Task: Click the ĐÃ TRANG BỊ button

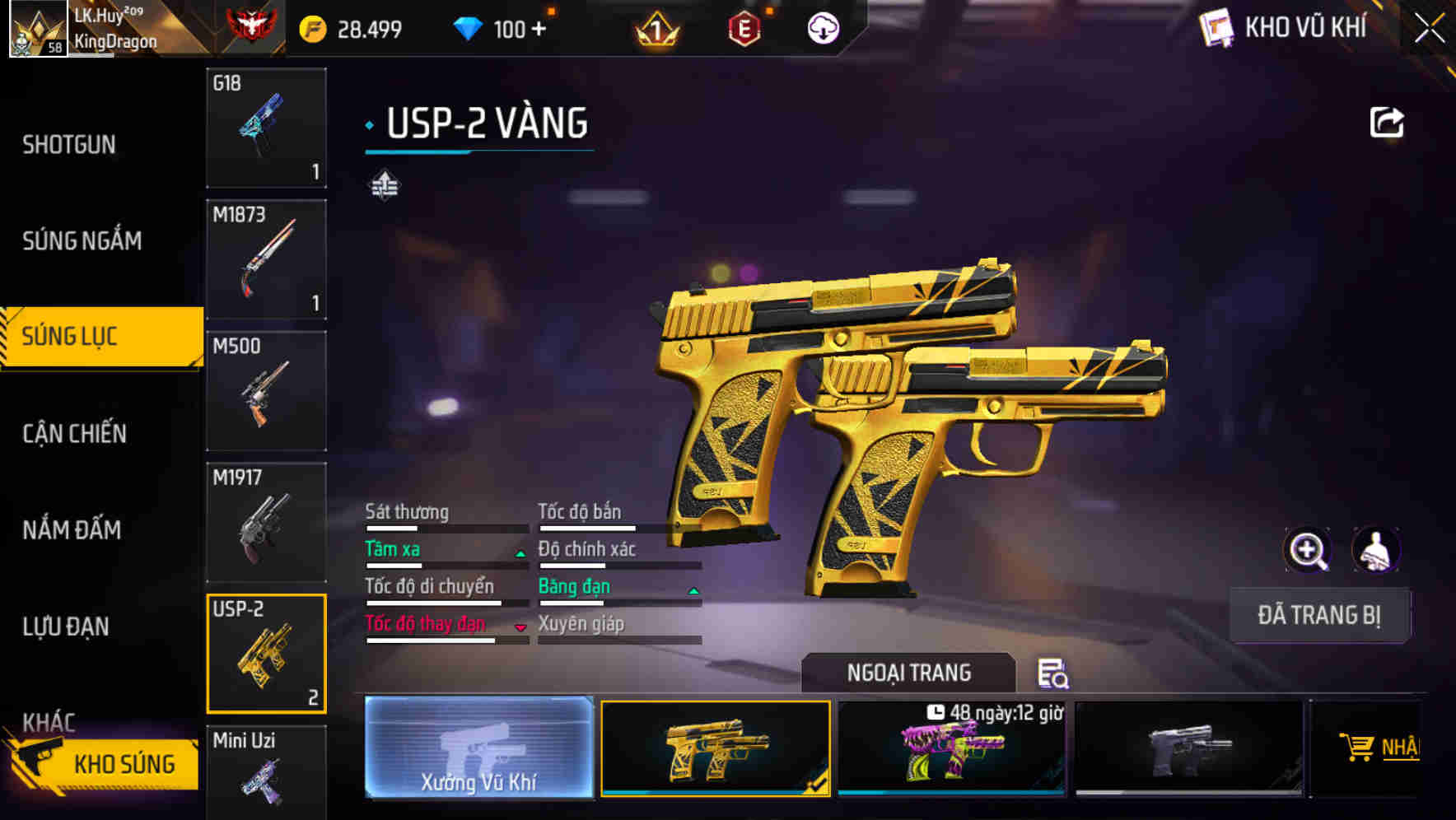Action: pyautogui.click(x=1319, y=615)
